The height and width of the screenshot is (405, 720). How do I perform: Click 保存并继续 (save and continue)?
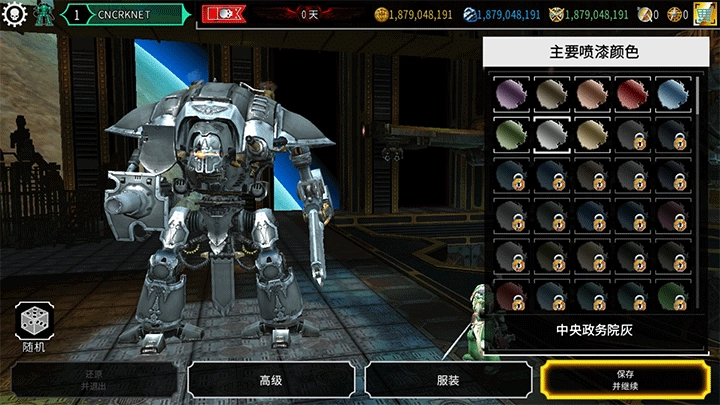(x=625, y=380)
